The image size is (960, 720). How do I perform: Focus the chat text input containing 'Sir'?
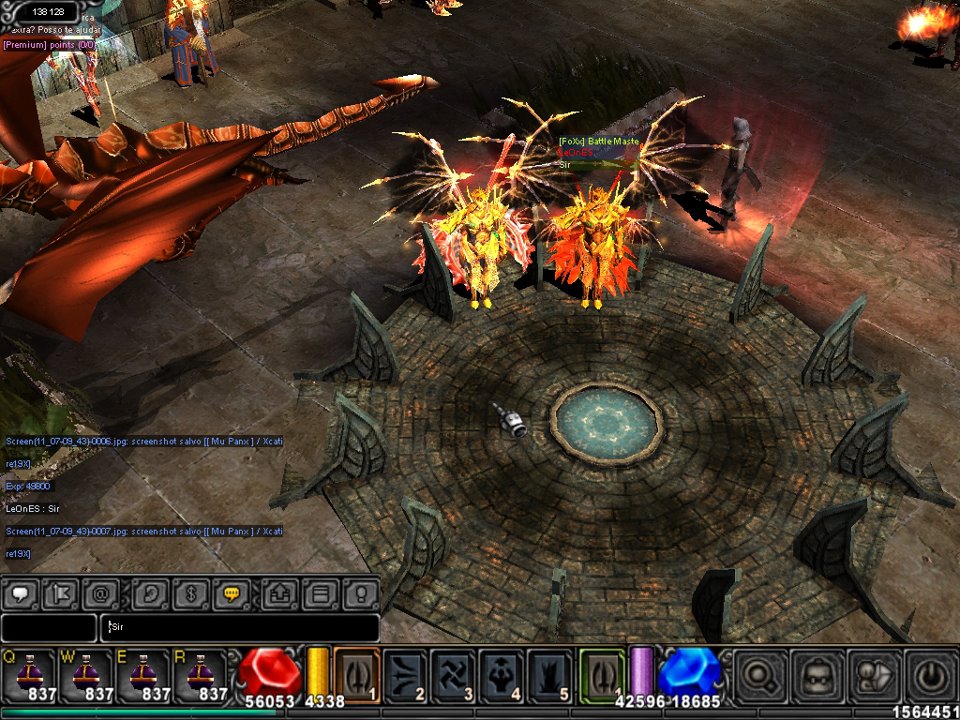pos(240,628)
